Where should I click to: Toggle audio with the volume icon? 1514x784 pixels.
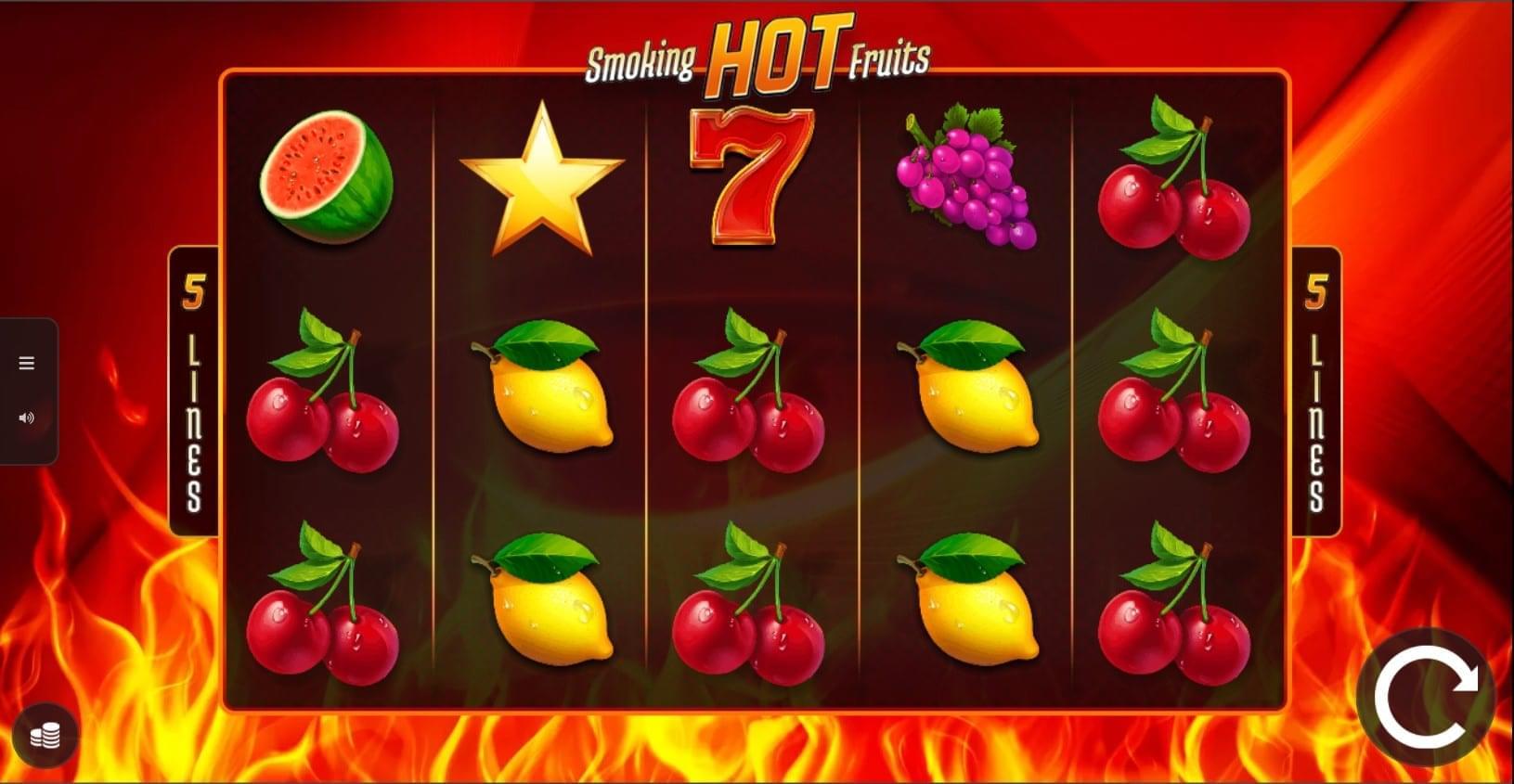point(27,417)
